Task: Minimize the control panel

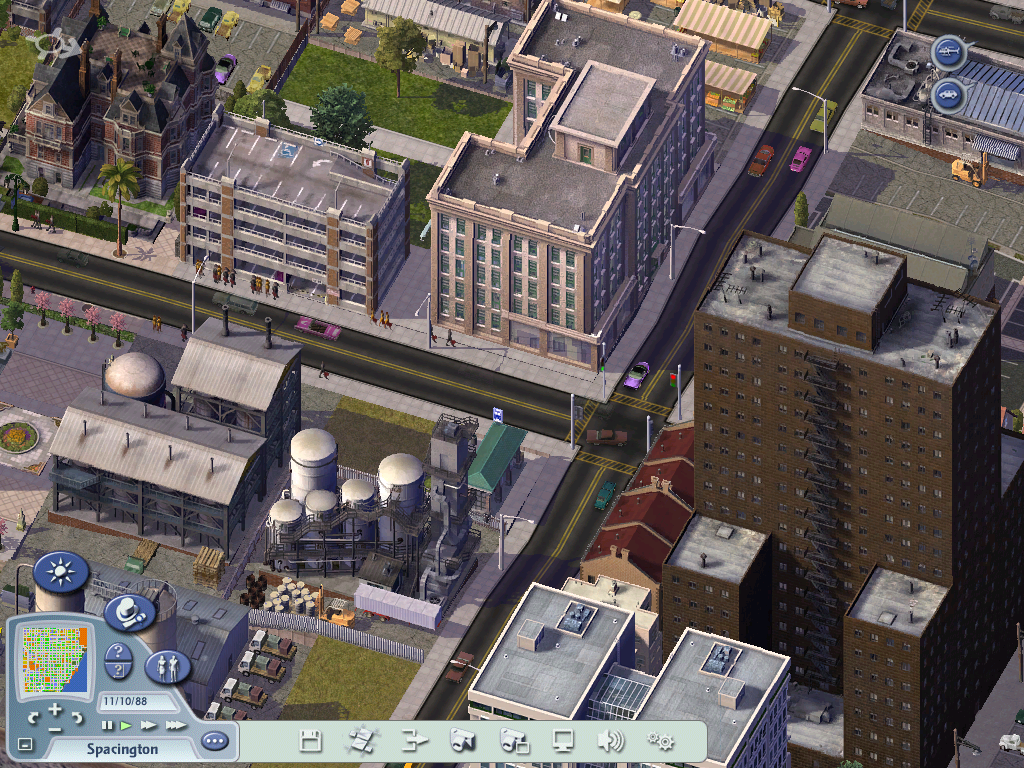Action: click(25, 745)
